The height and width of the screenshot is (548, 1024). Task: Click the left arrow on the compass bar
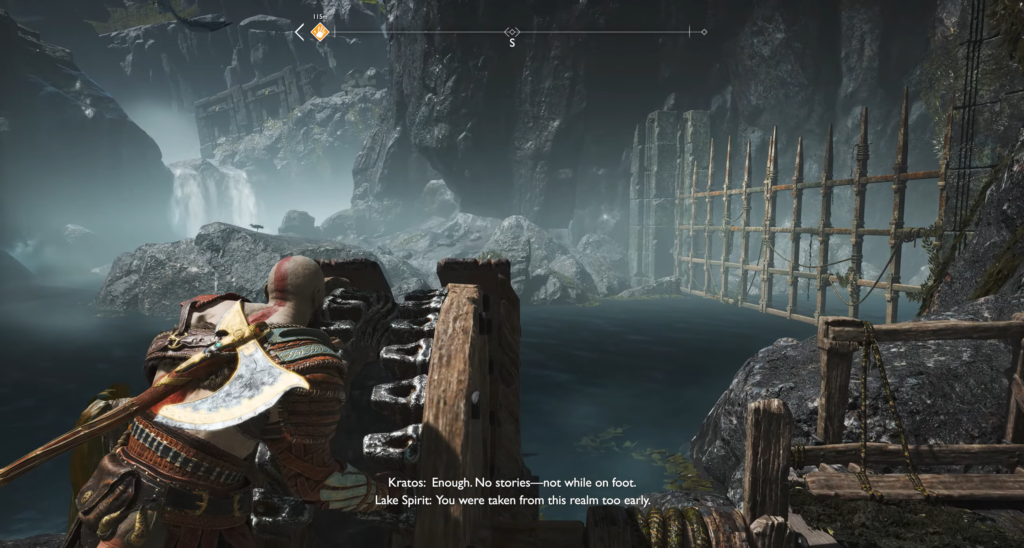pos(299,33)
